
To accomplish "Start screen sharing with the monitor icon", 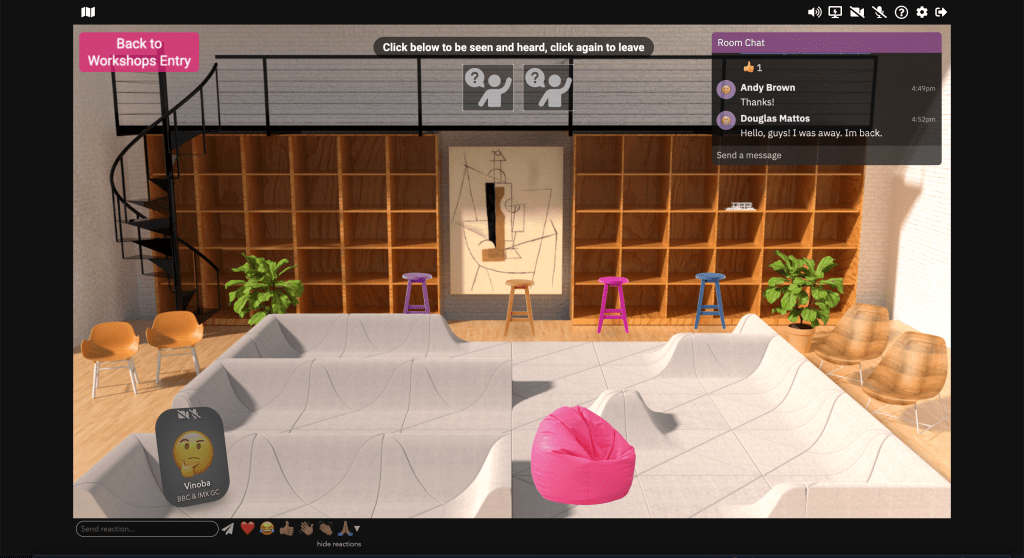I will click(836, 12).
